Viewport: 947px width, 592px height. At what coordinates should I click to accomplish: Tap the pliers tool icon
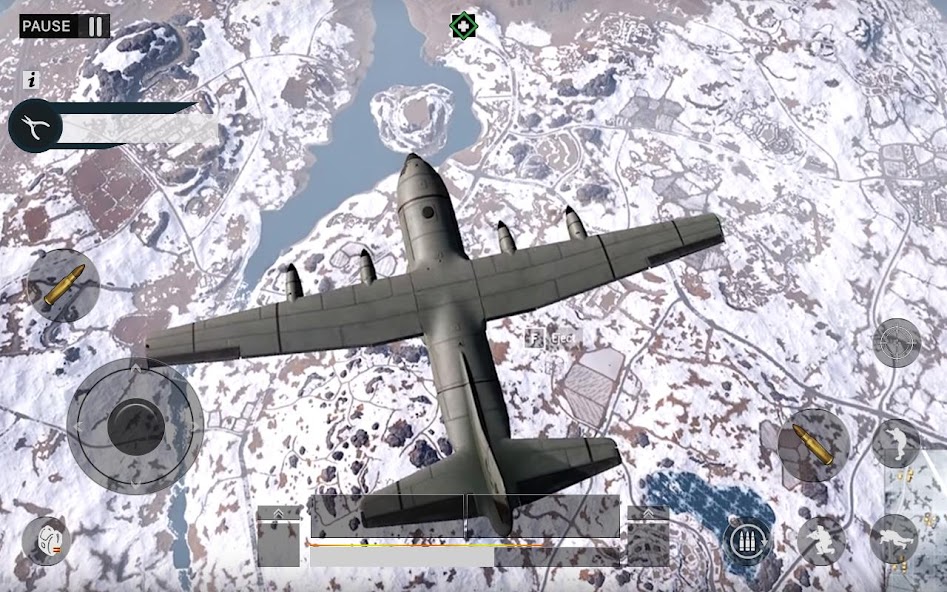36,128
